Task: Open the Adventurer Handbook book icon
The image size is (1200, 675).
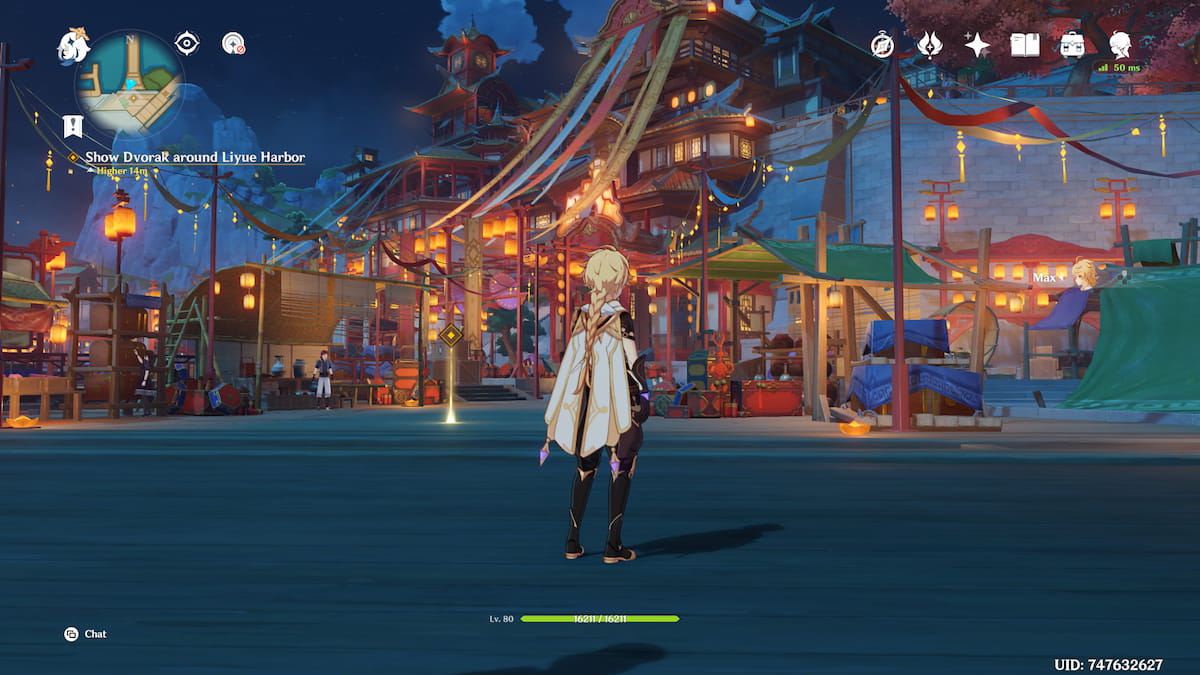Action: pyautogui.click(x=1025, y=44)
